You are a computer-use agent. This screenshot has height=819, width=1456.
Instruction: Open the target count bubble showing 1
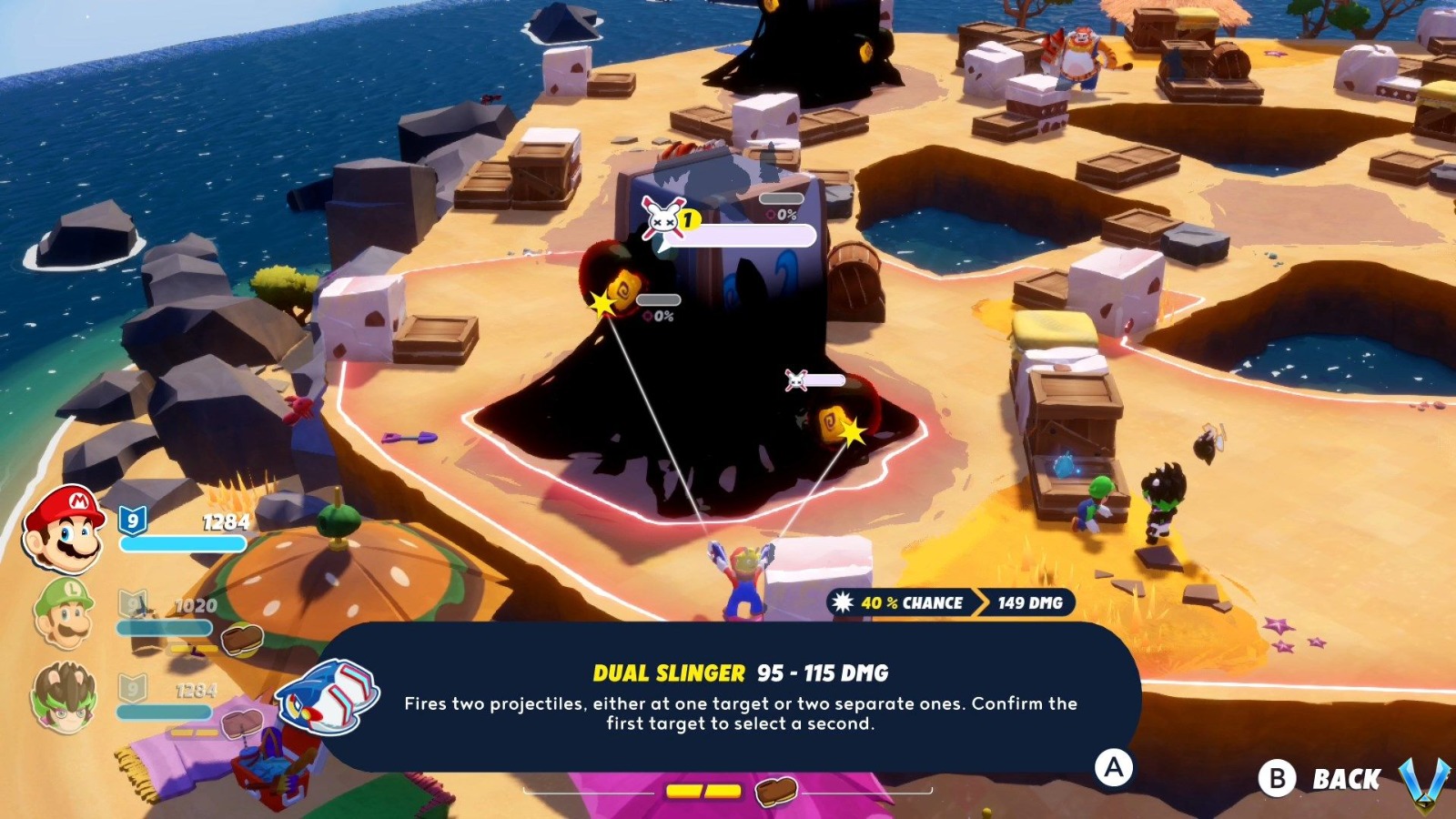[688, 218]
